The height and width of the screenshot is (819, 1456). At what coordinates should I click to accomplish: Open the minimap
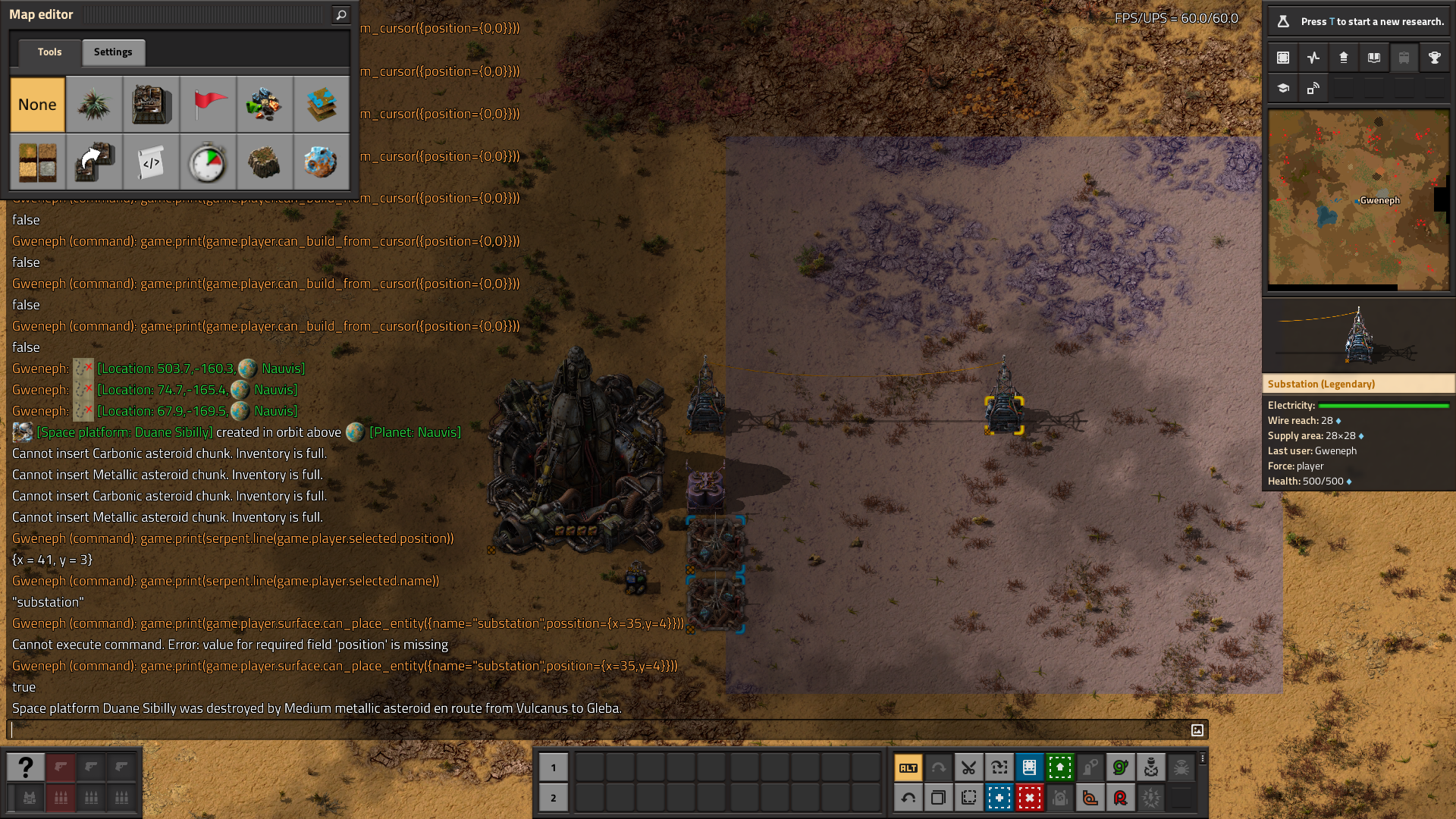click(x=1358, y=200)
